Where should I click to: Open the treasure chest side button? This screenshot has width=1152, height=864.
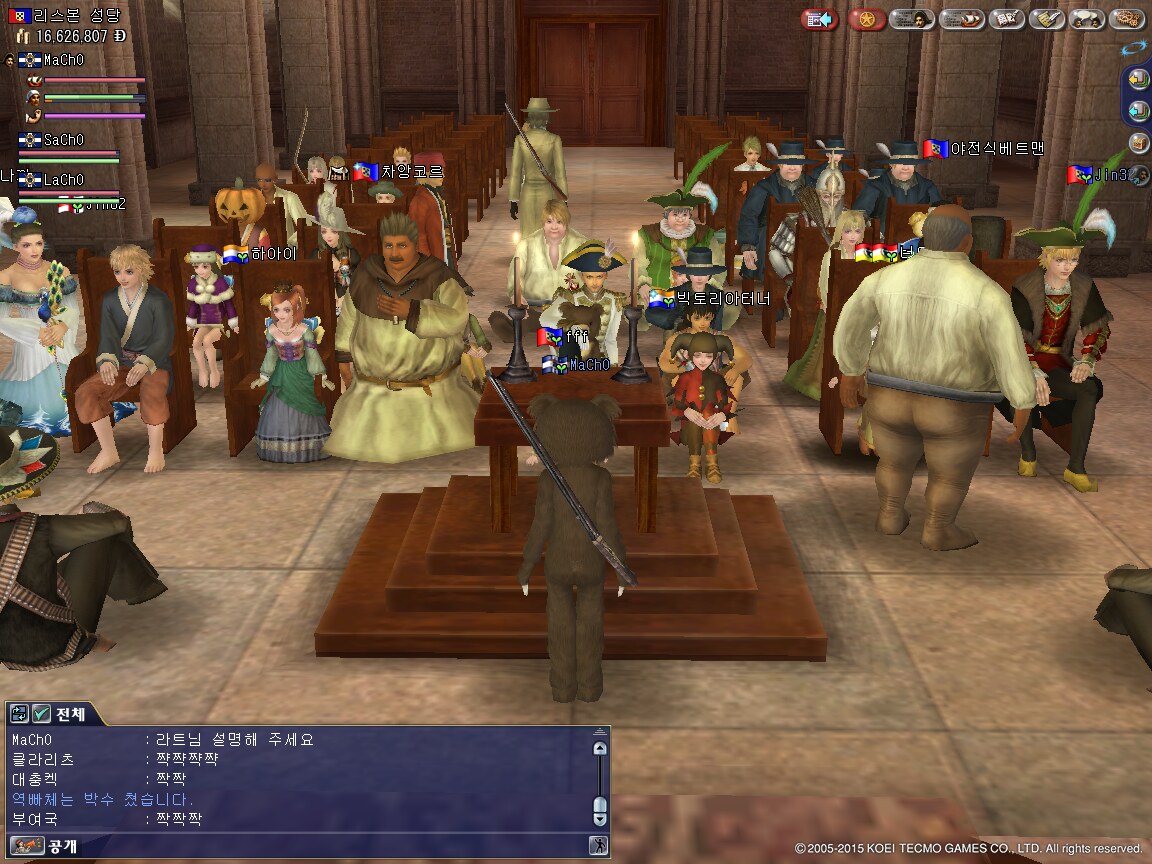(x=1138, y=143)
